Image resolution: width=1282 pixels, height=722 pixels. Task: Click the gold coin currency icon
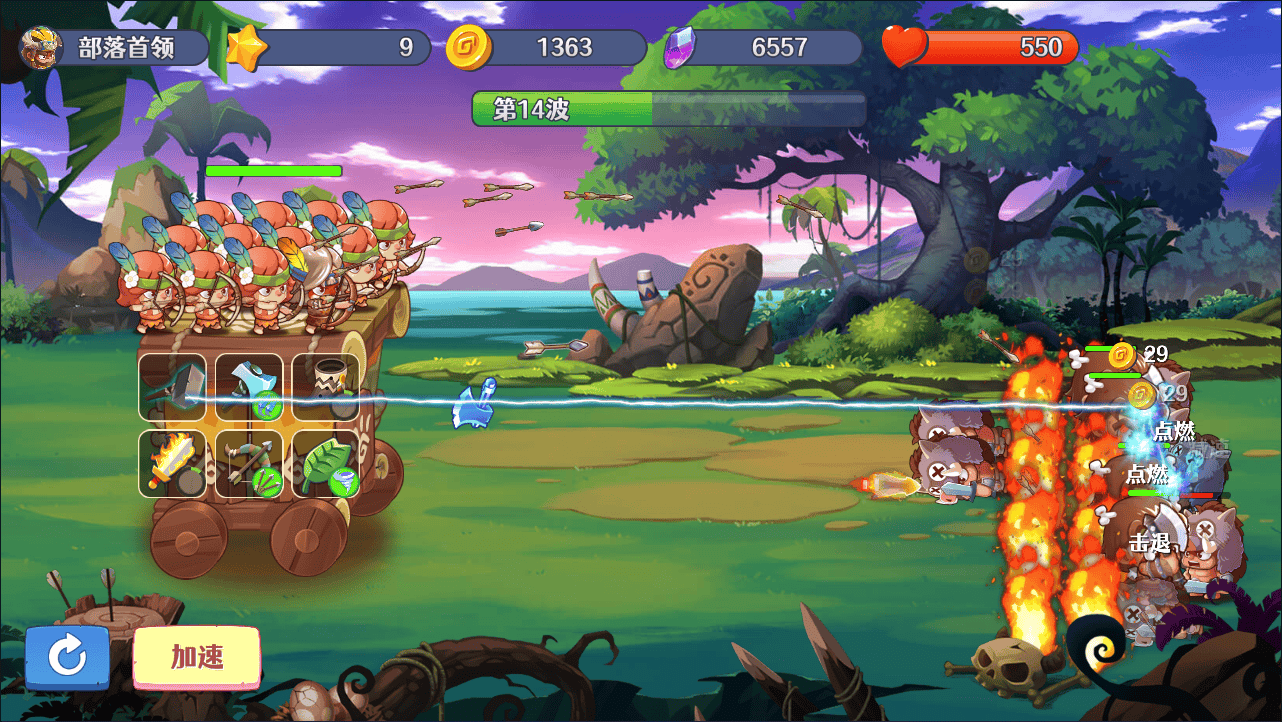click(x=467, y=47)
